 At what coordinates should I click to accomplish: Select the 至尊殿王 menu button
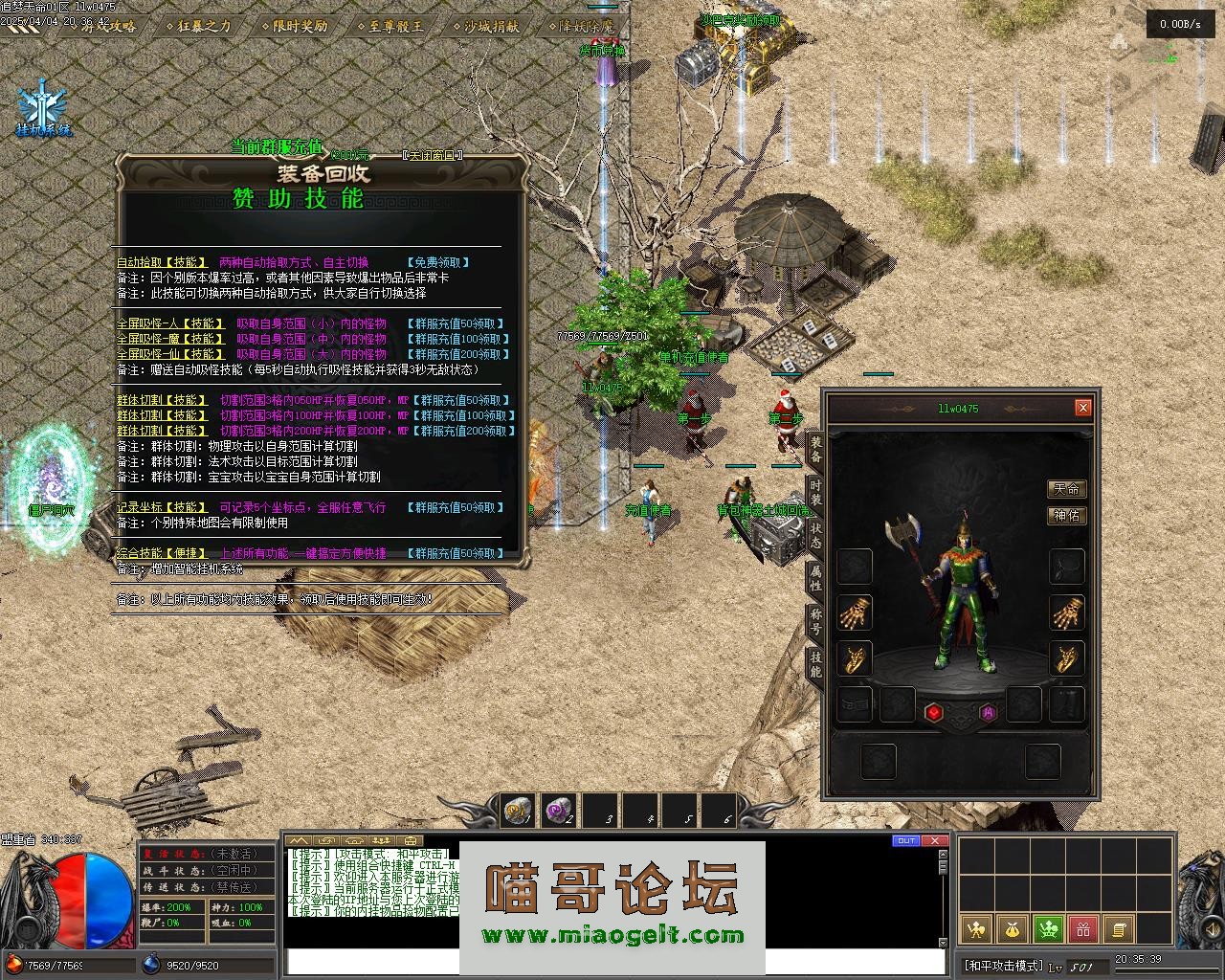[x=393, y=26]
